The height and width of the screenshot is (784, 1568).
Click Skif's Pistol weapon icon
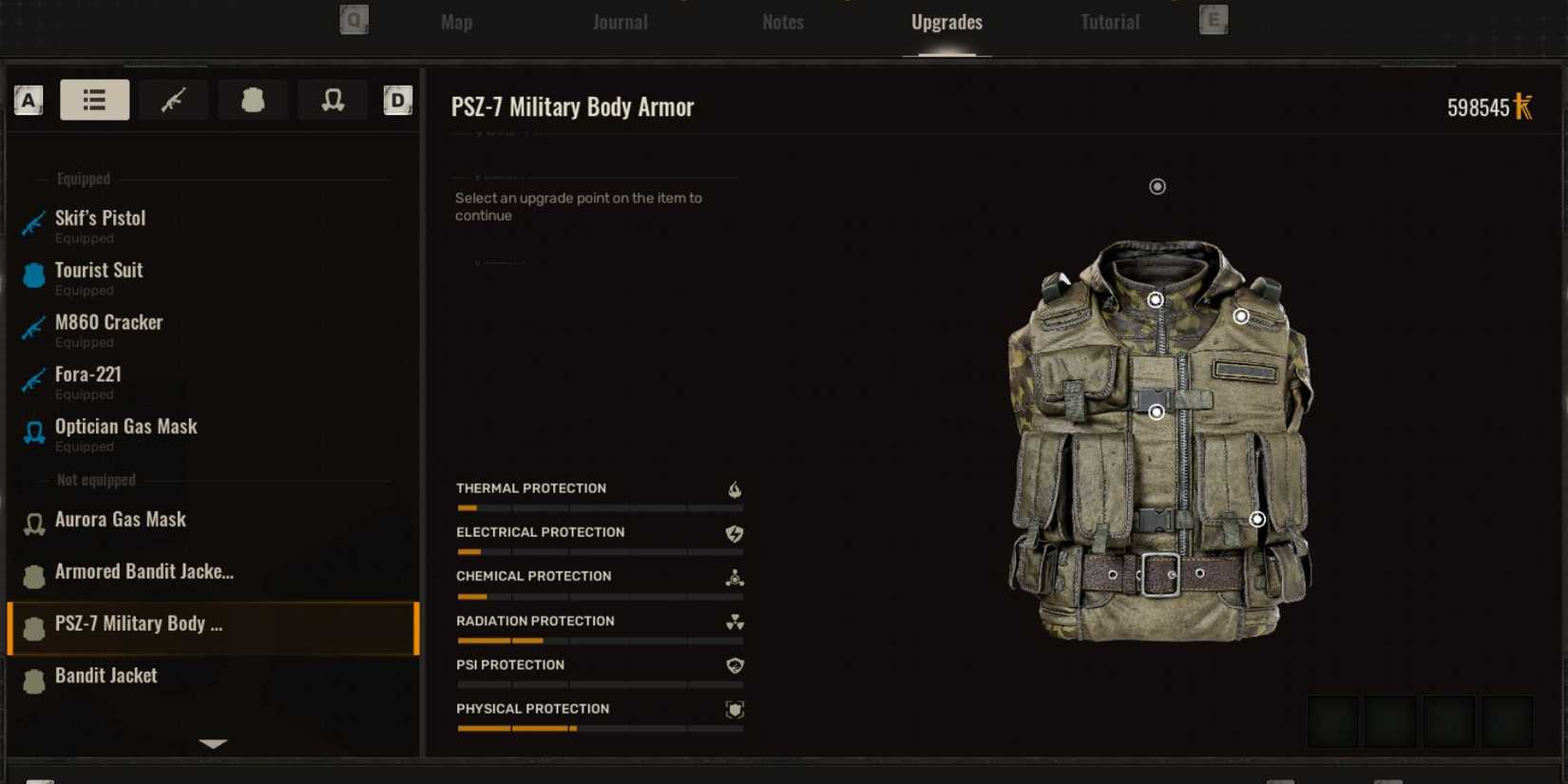click(x=34, y=225)
